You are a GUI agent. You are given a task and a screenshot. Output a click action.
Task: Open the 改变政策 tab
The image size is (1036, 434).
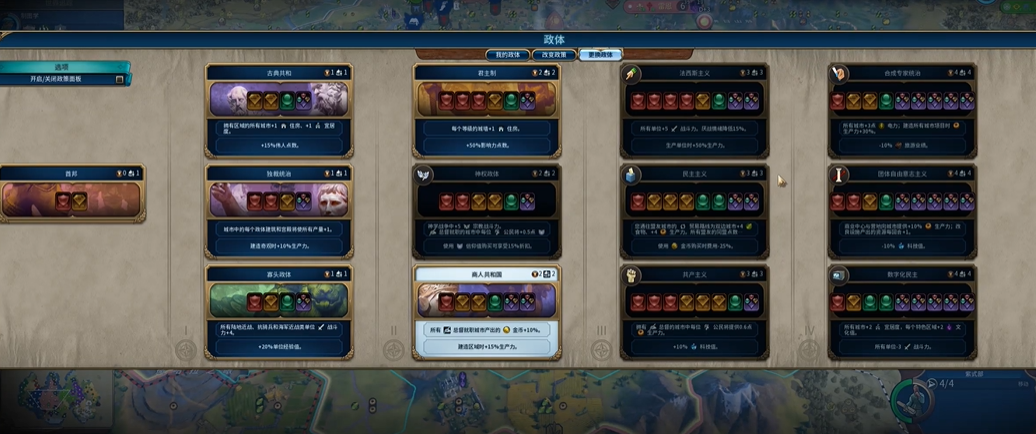[x=554, y=55]
